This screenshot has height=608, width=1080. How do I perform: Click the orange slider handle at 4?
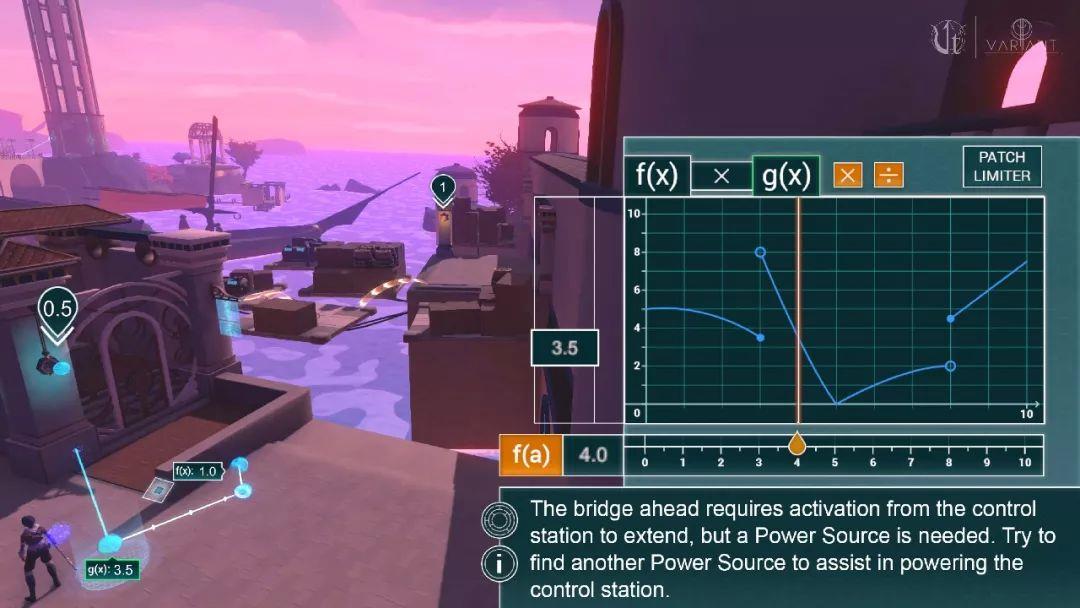tap(797, 443)
